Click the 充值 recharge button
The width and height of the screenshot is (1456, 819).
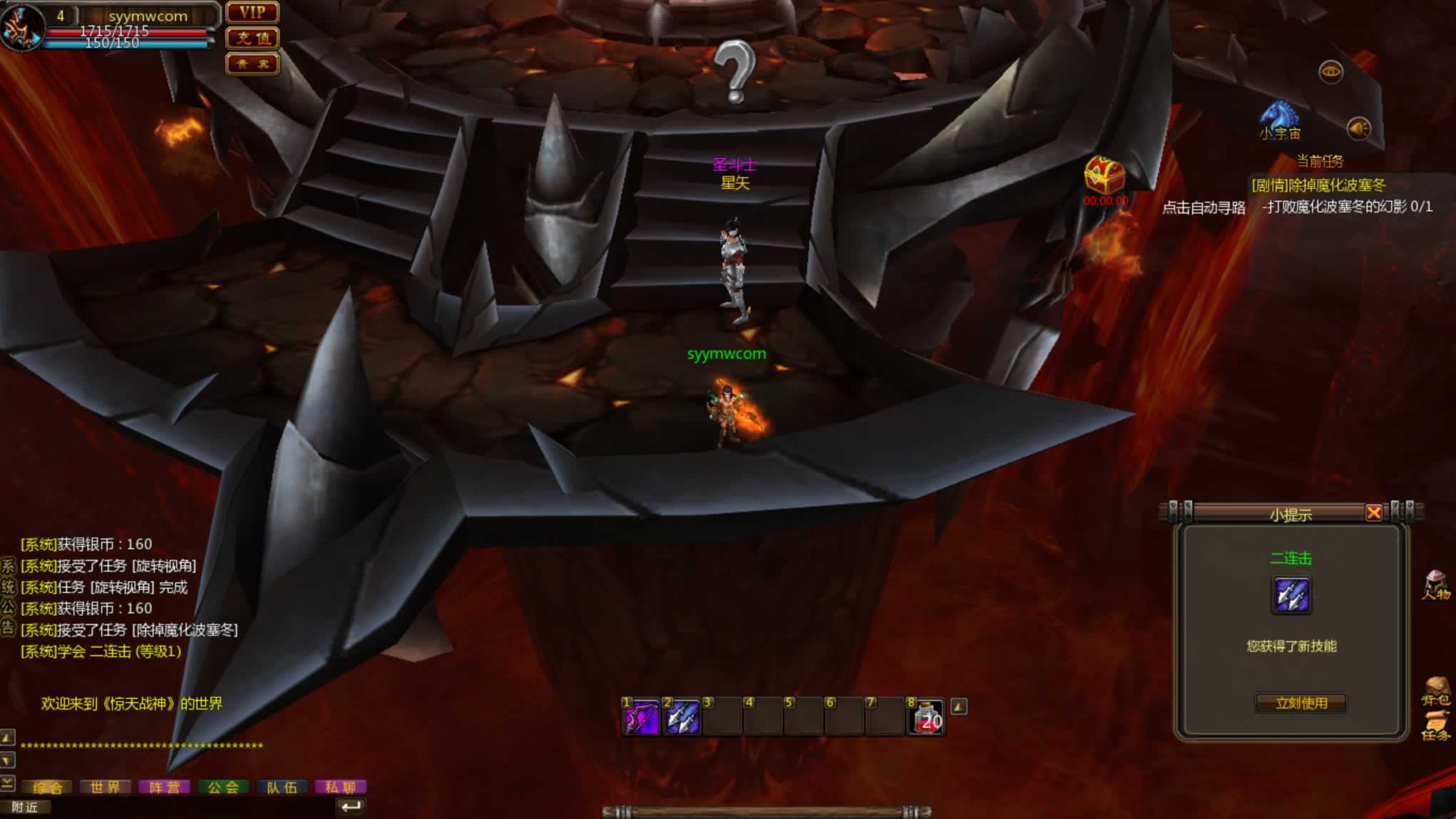252,38
